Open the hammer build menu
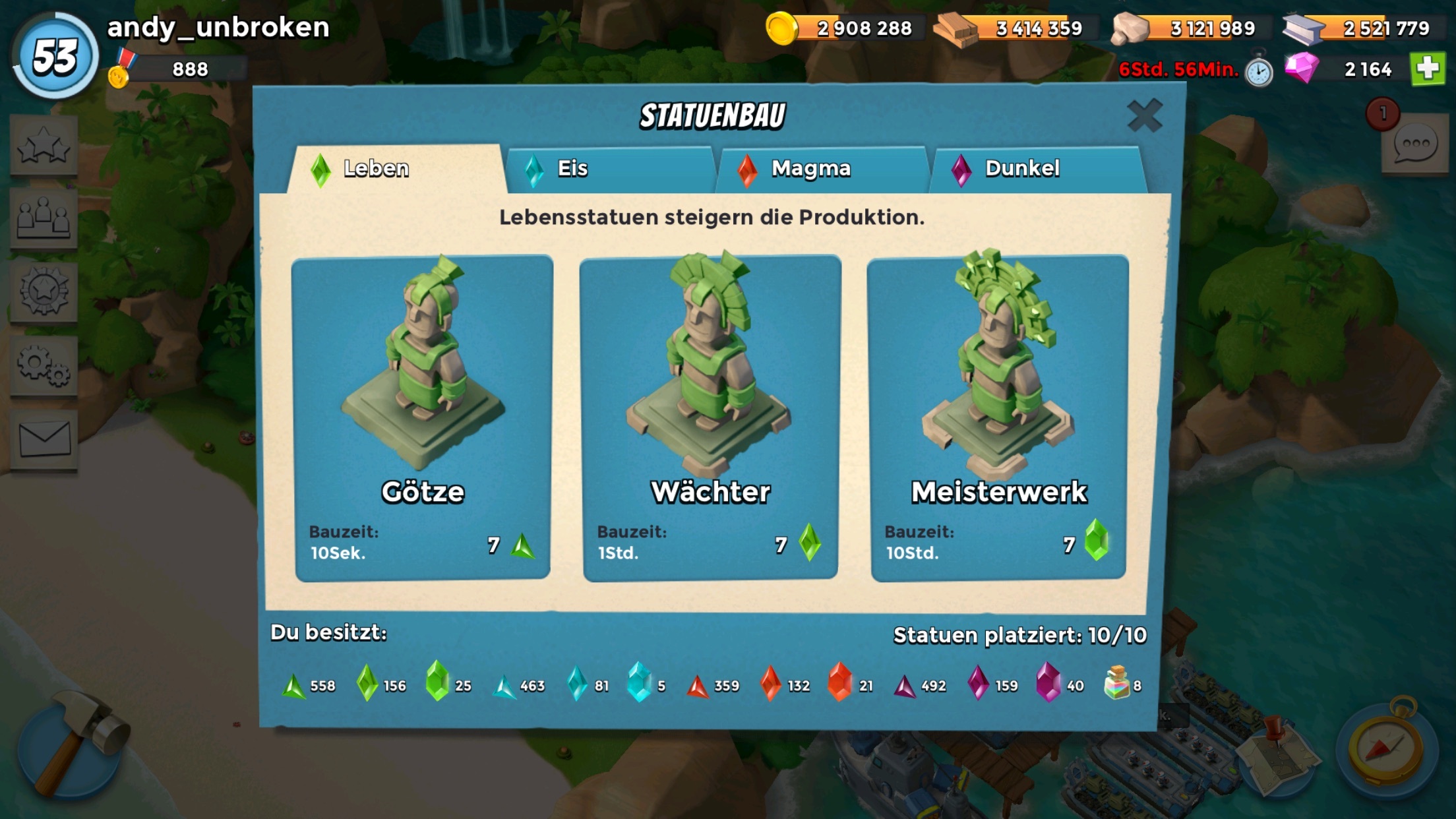The height and width of the screenshot is (819, 1456). (71, 745)
